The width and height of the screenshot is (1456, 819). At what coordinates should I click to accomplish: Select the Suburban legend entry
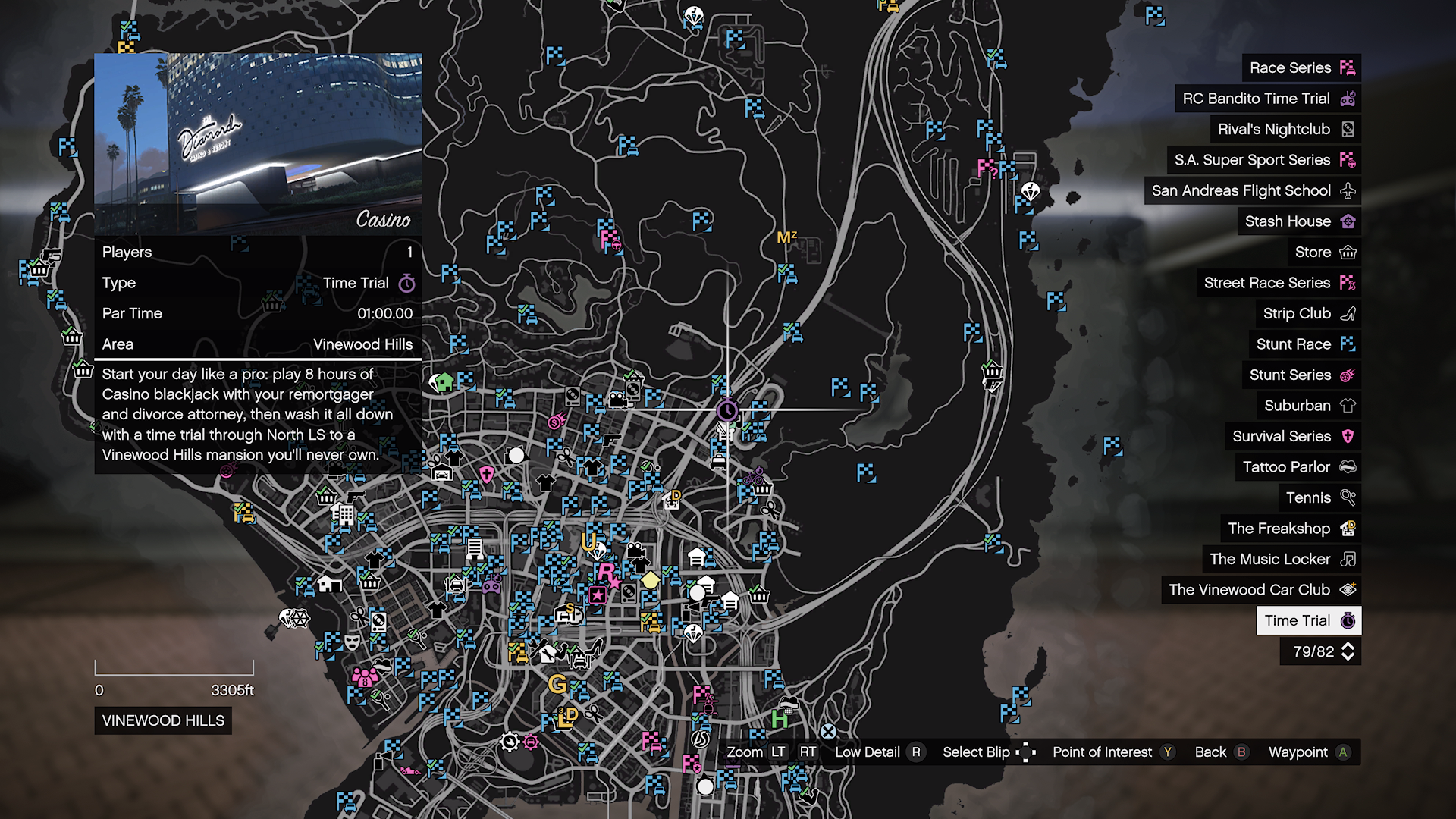coord(1308,406)
